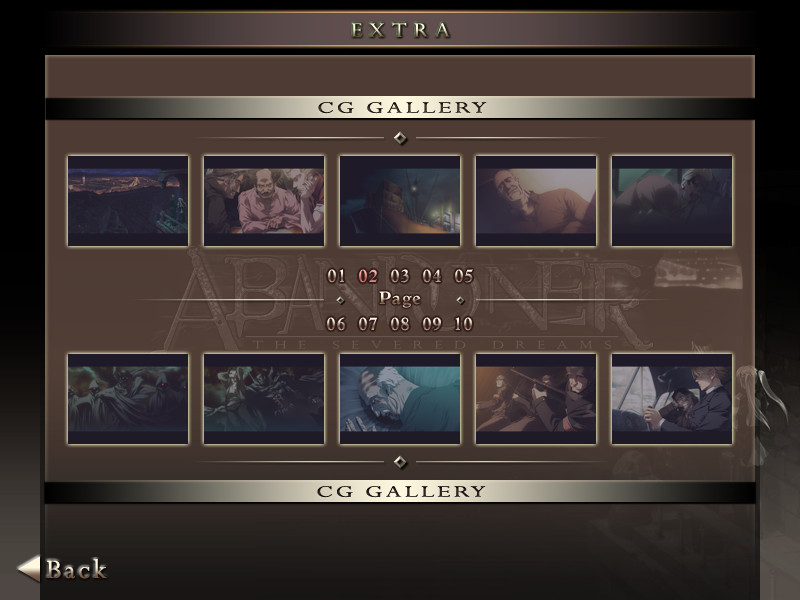View the night cityscape CG thumbnail

click(128, 201)
